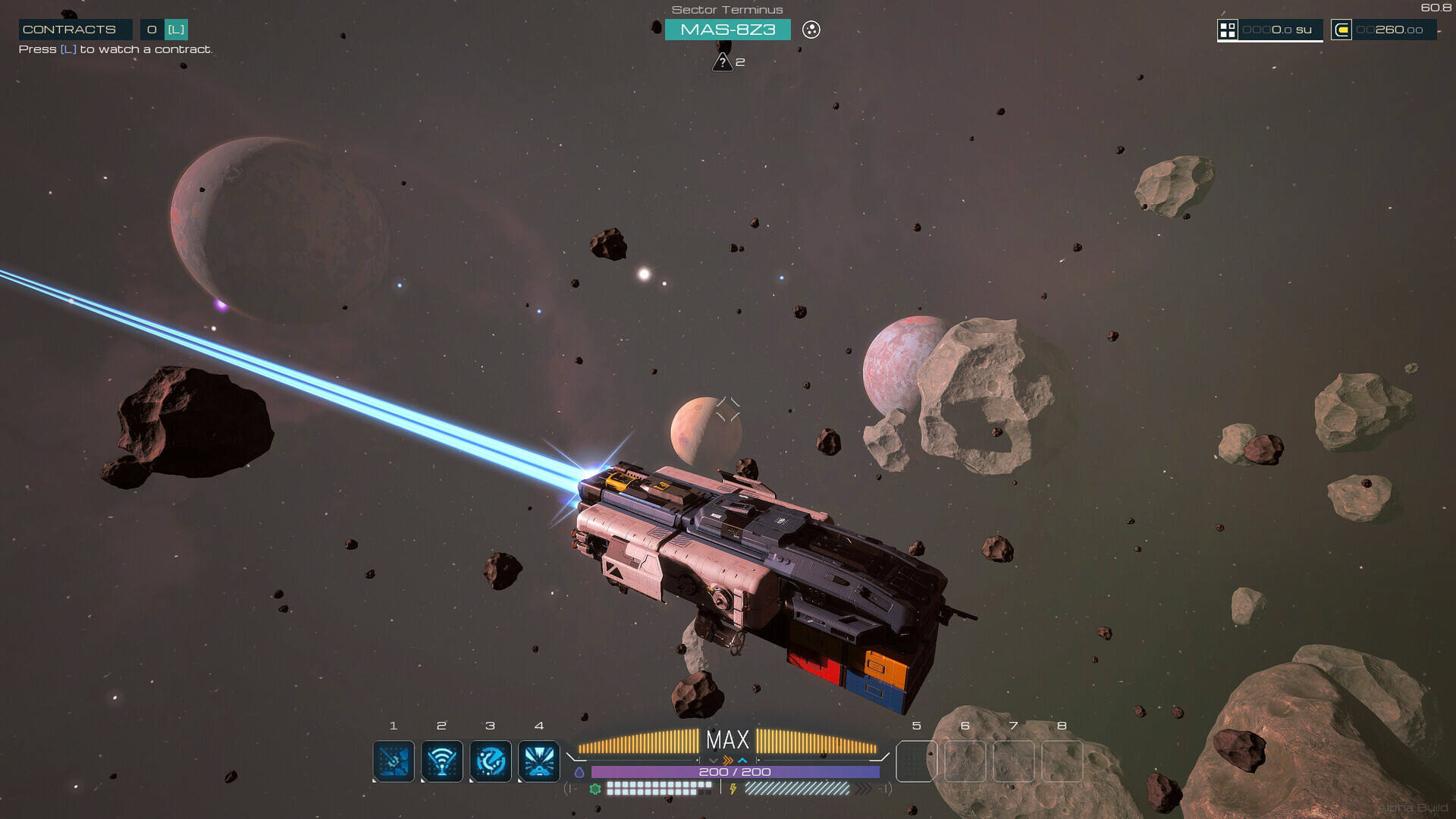Click the unknown signals warning triangle
The width and height of the screenshot is (1456, 819).
pyautogui.click(x=722, y=62)
